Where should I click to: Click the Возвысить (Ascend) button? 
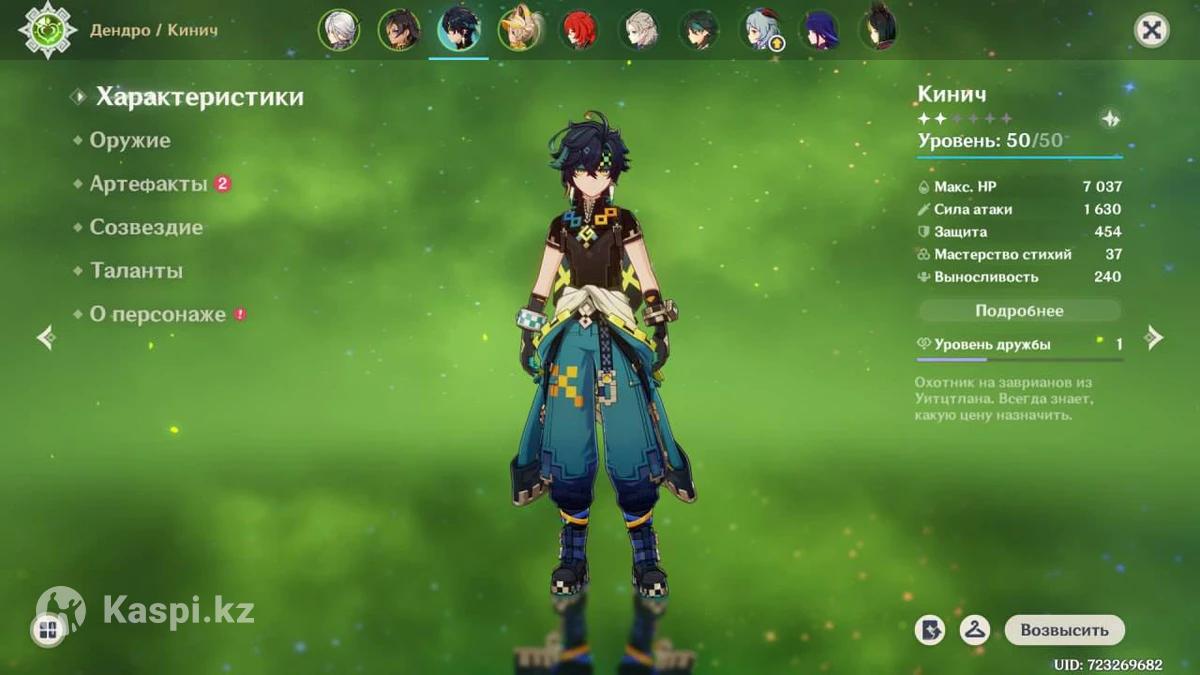point(1064,630)
